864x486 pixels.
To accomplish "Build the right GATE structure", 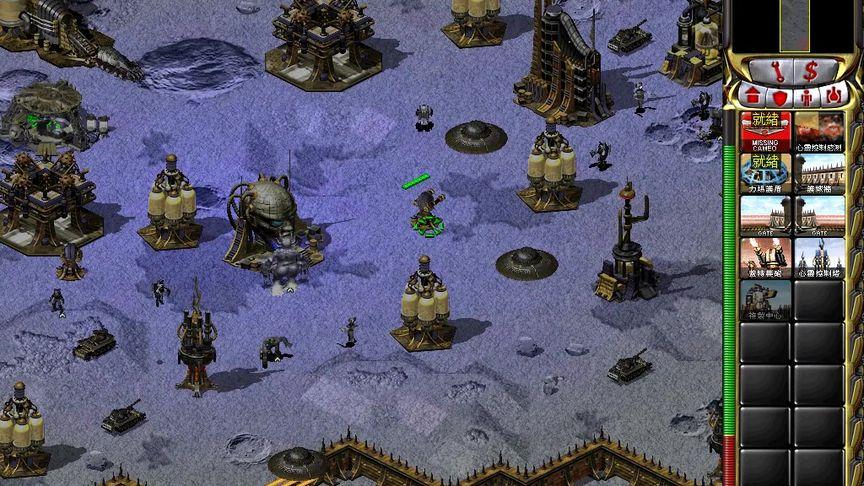I will (x=818, y=216).
